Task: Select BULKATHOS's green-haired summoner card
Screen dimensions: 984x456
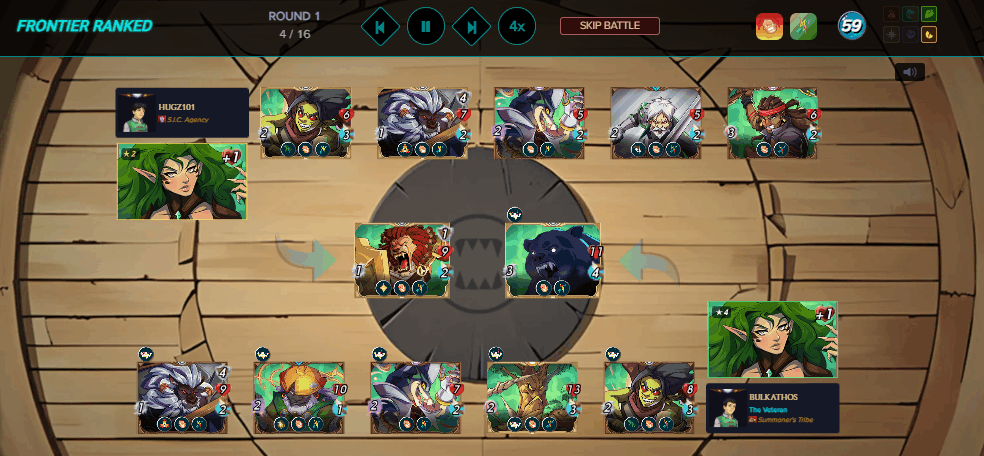Action: point(772,340)
